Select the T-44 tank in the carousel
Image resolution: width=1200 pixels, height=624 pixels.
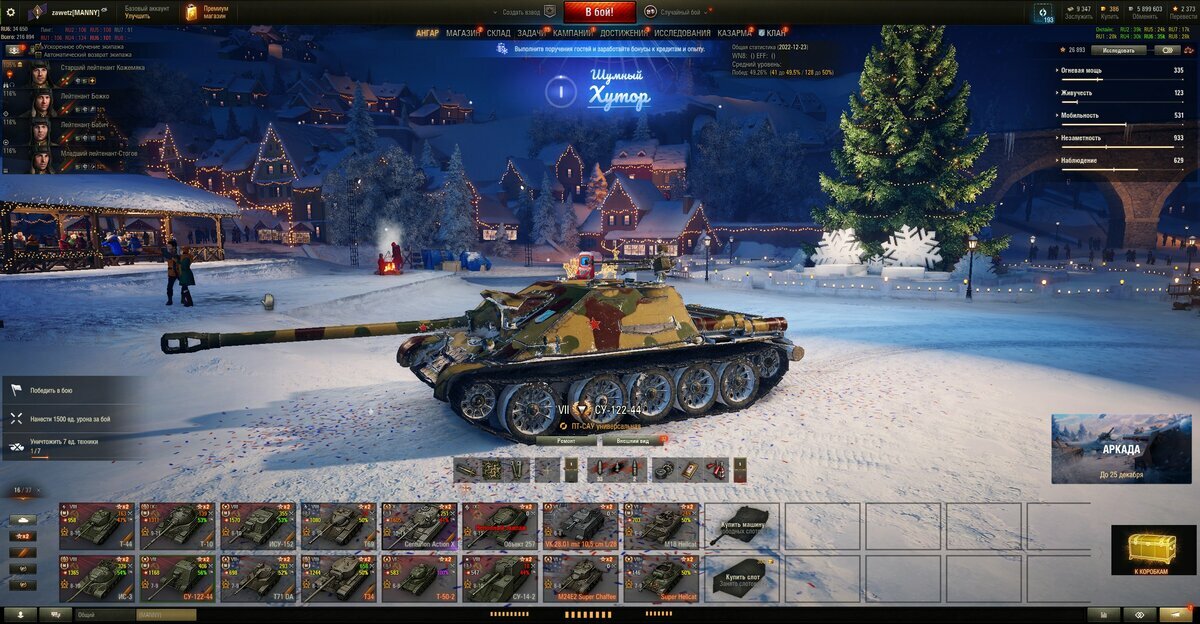tap(97, 525)
